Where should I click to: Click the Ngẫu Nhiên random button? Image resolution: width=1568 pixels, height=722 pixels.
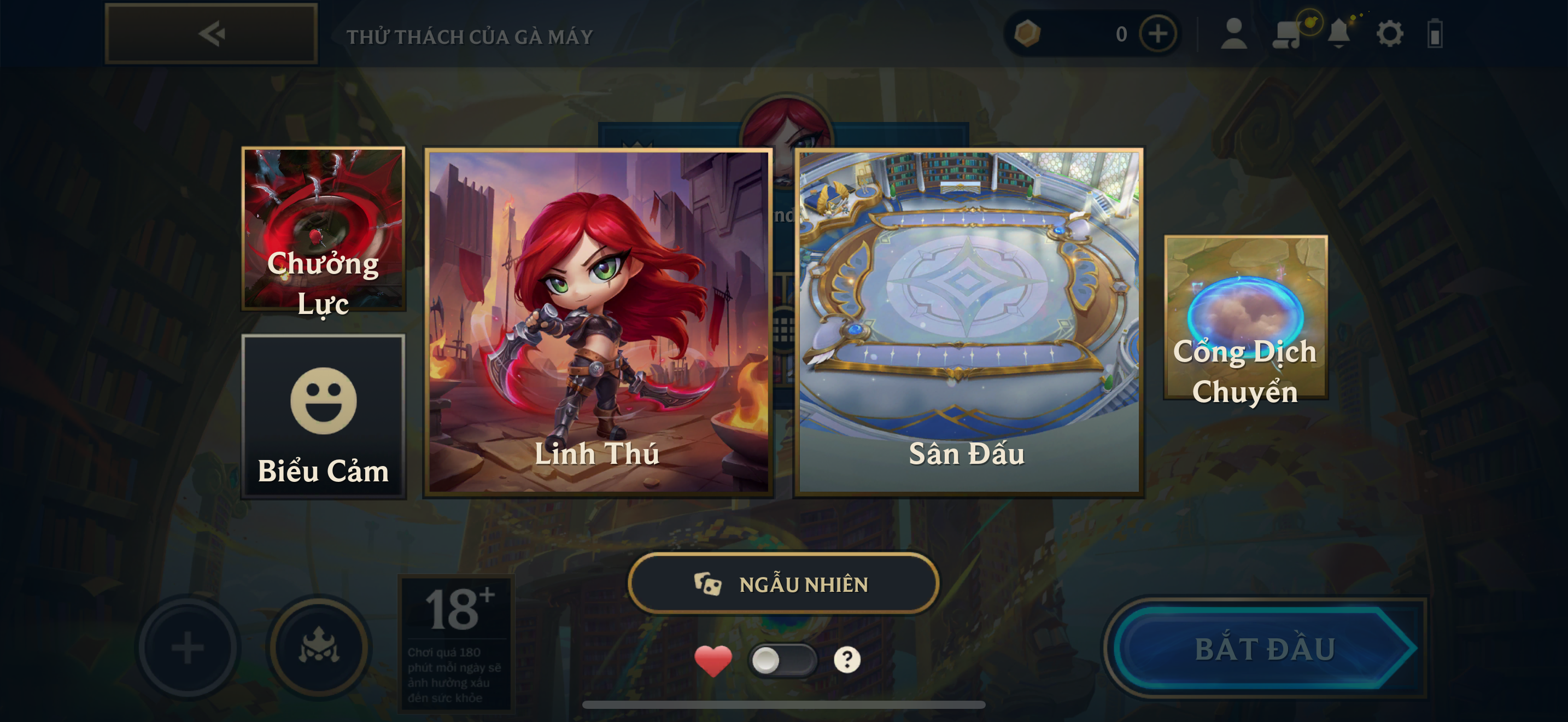pyautogui.click(x=783, y=584)
